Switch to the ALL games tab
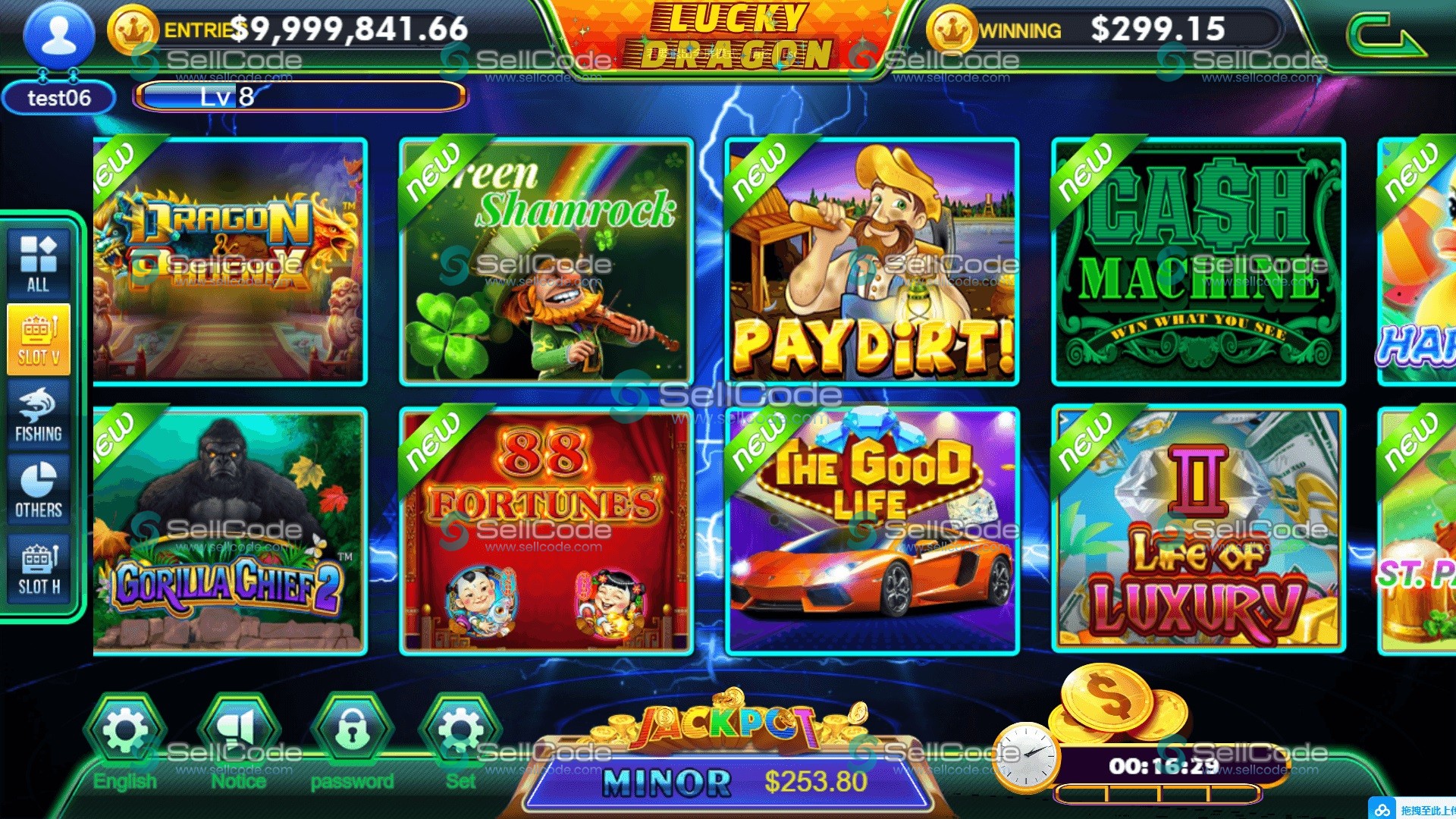The image size is (1456, 819). pyautogui.click(x=39, y=262)
